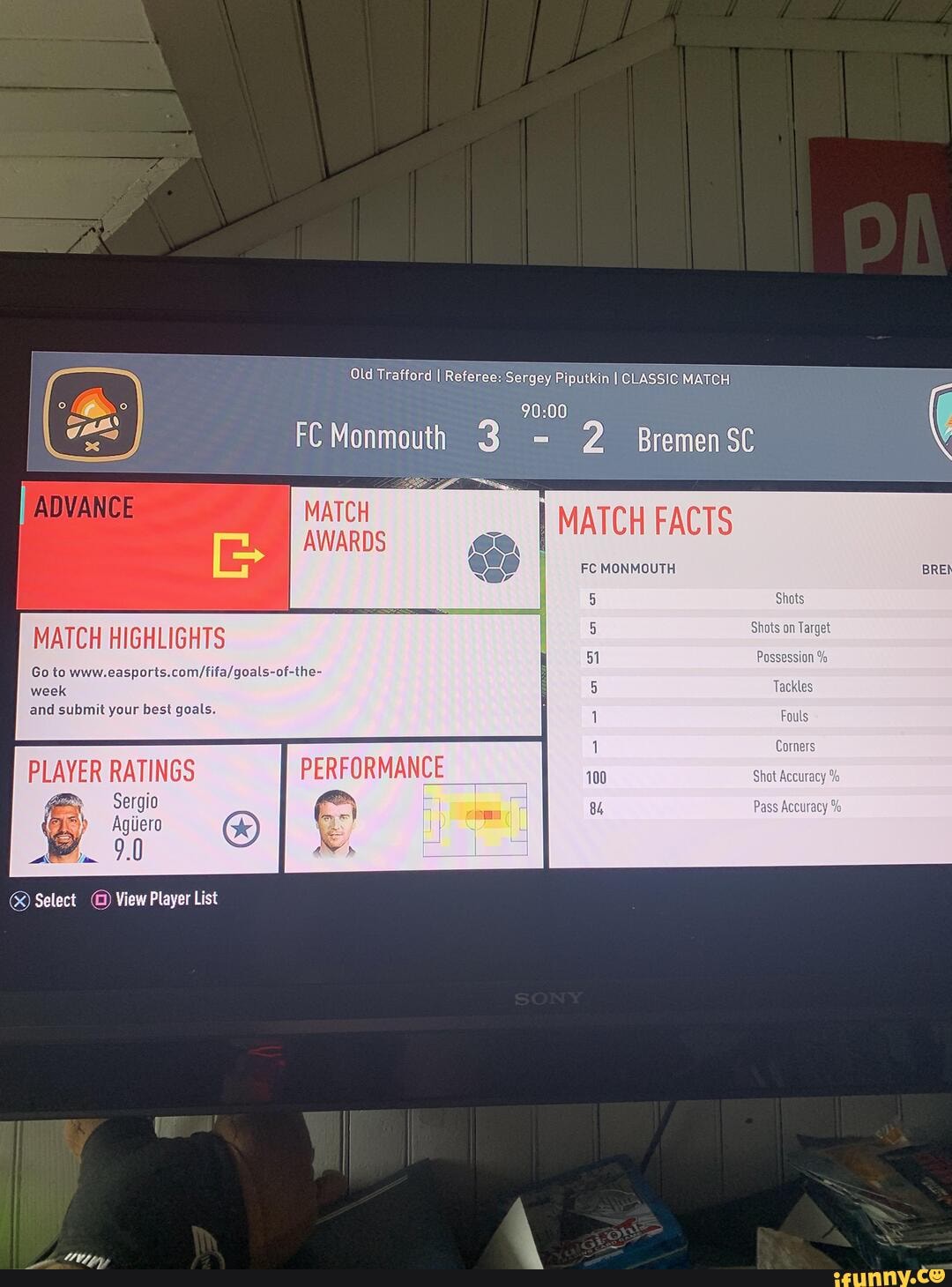Open the Match Highlights panel
This screenshot has height=1287, width=952.
tap(278, 676)
